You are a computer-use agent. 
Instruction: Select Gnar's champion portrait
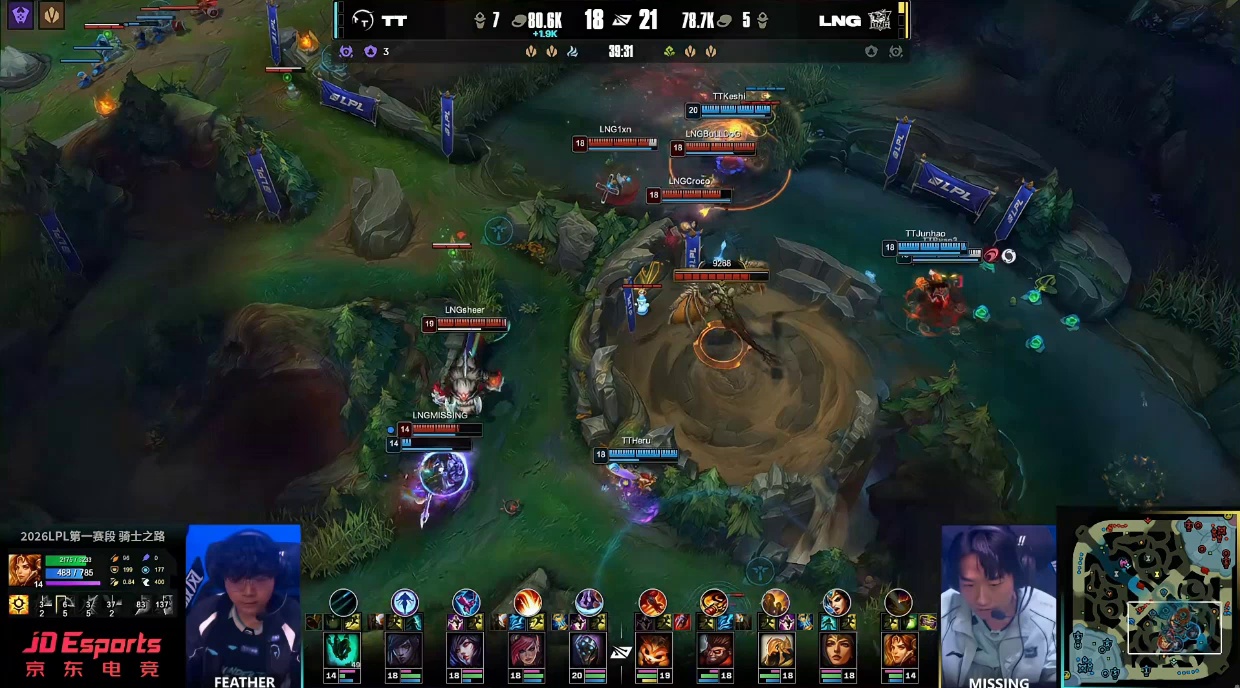[652, 651]
